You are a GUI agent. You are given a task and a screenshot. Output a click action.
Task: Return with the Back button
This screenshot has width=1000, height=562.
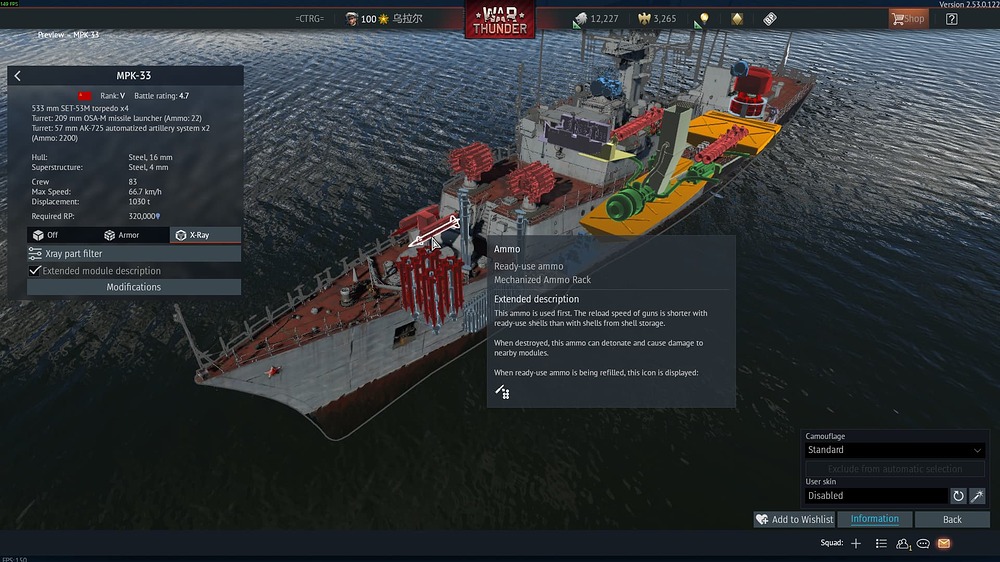pos(952,520)
